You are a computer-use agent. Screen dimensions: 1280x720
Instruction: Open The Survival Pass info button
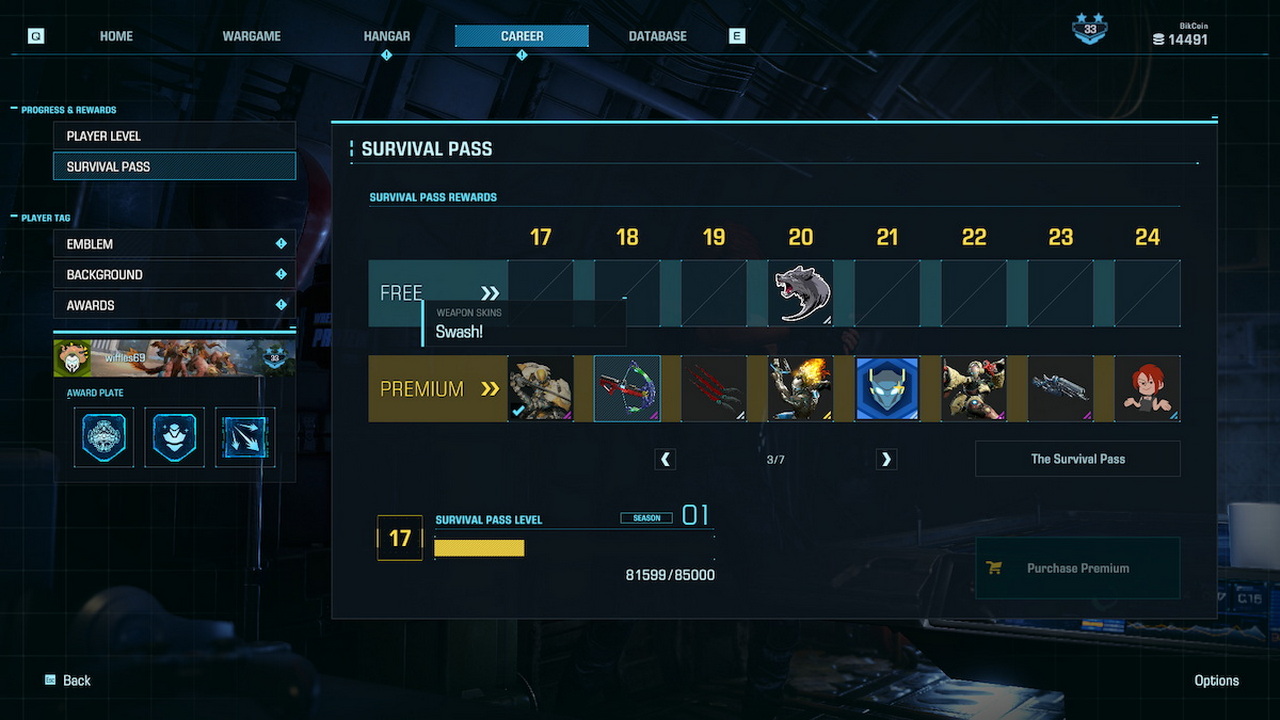[x=1078, y=459]
